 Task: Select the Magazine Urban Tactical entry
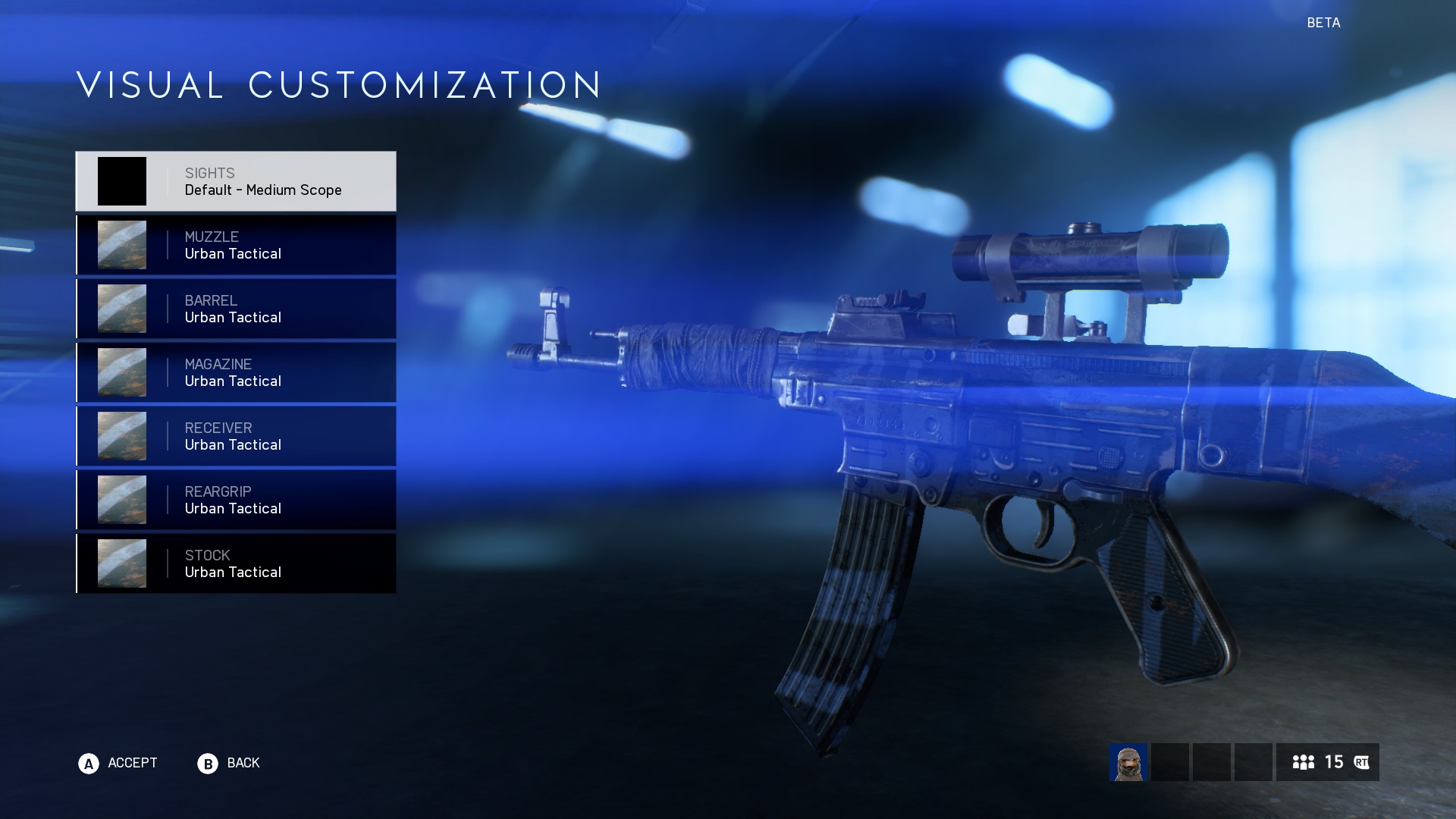click(236, 372)
